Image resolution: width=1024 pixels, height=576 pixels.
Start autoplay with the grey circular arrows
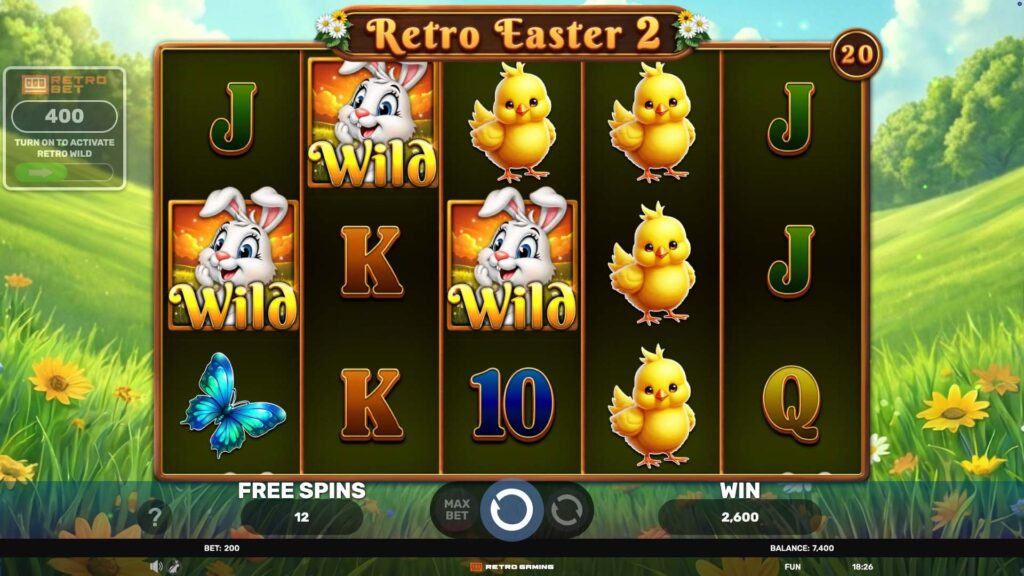(567, 512)
